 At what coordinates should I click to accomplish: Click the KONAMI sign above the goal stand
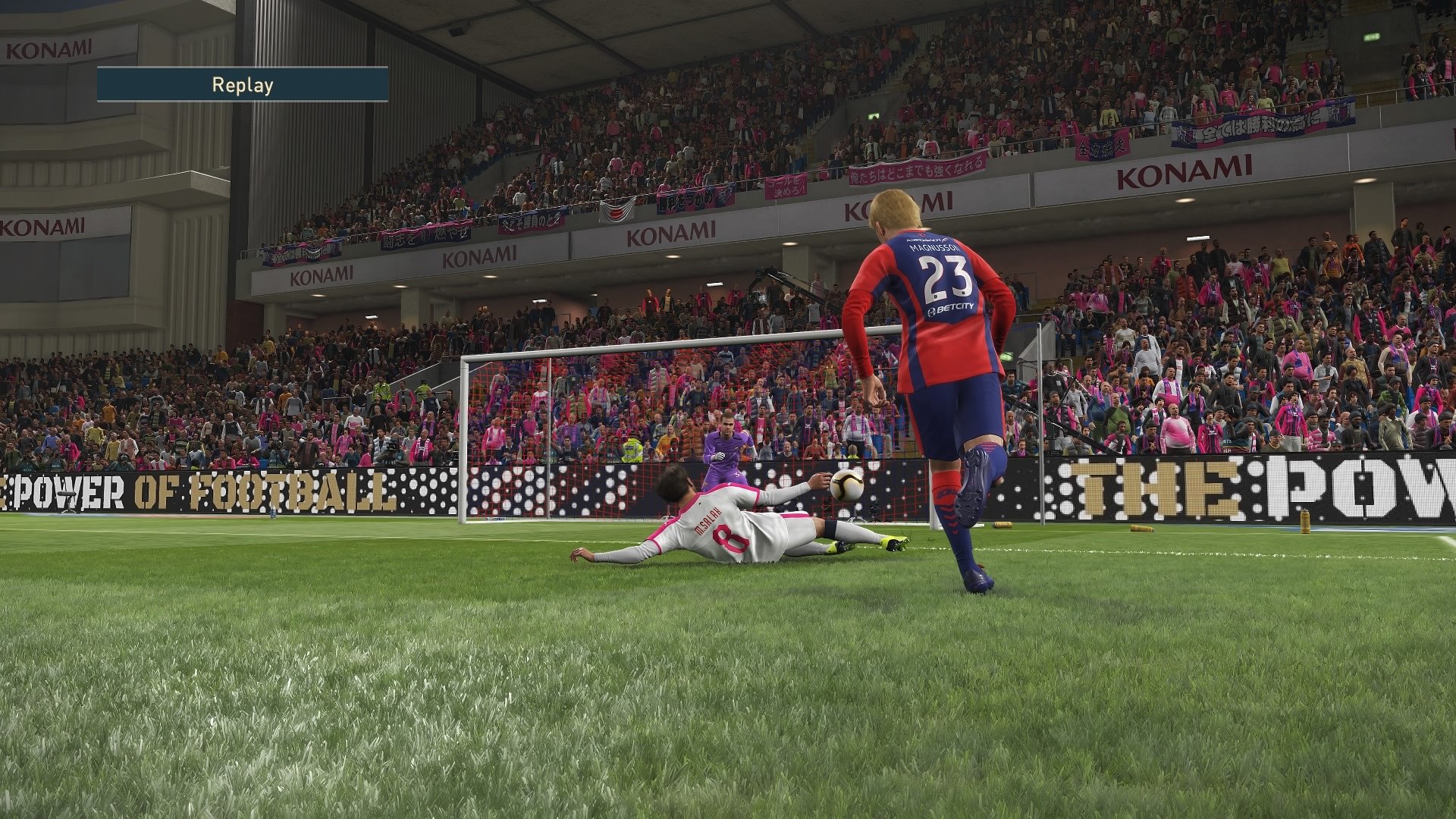(671, 233)
